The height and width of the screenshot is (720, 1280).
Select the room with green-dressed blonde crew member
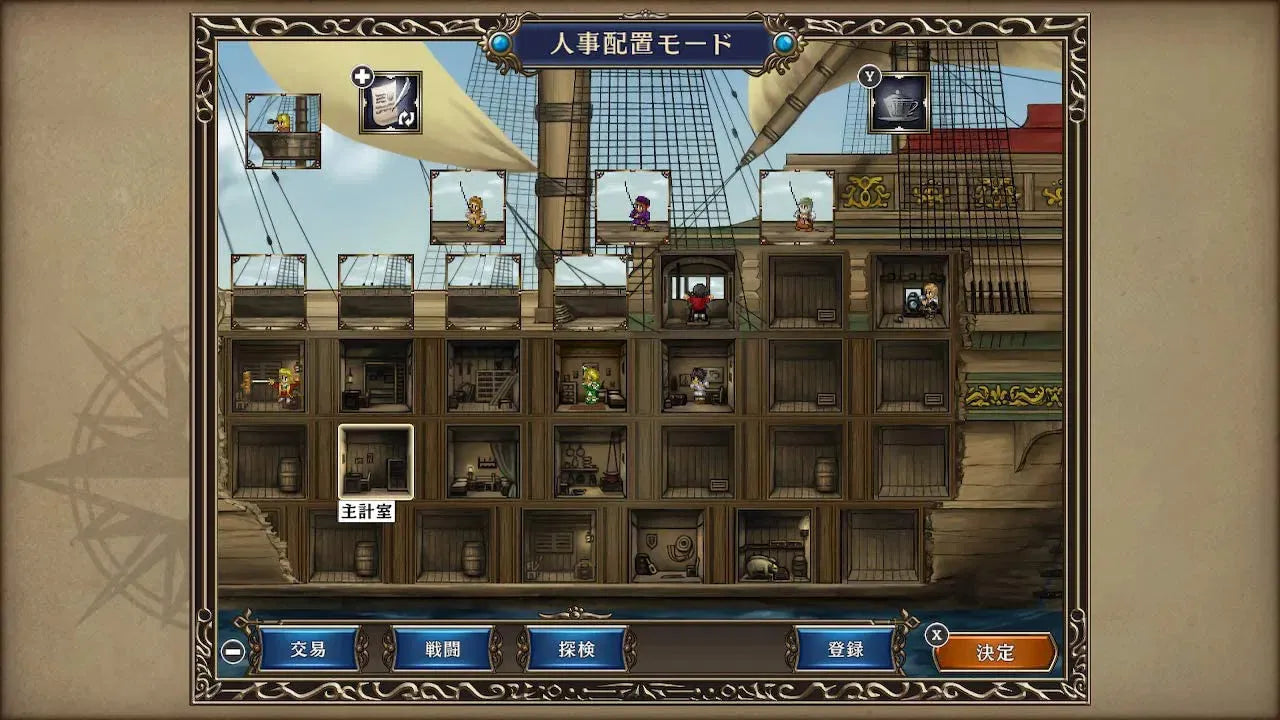590,376
